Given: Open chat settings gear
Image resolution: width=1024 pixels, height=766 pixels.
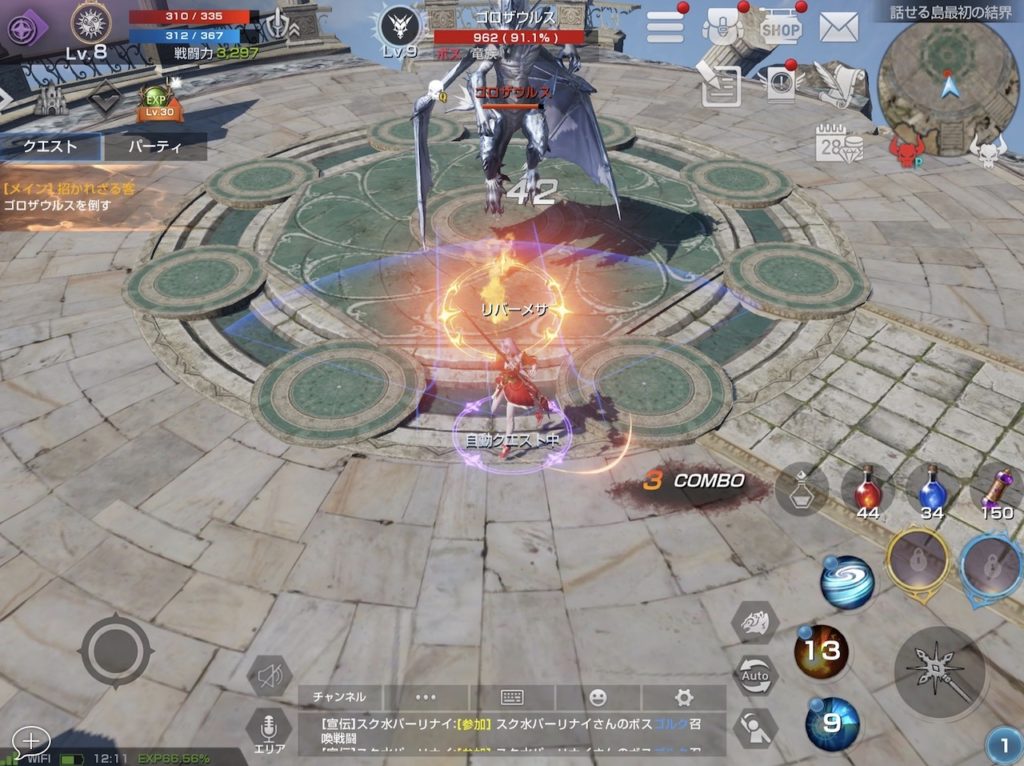Looking at the screenshot, I should tap(684, 697).
